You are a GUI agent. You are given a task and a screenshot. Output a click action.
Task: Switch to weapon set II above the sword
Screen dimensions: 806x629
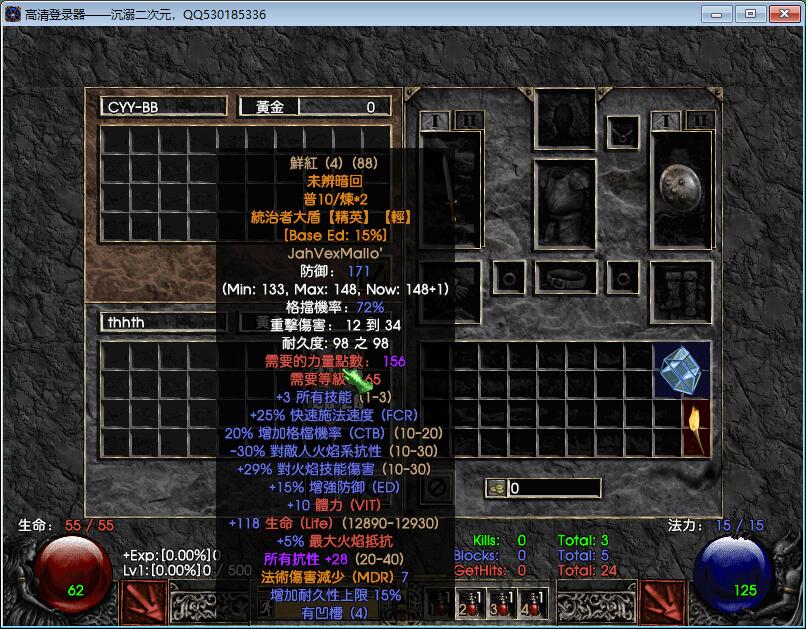point(468,121)
